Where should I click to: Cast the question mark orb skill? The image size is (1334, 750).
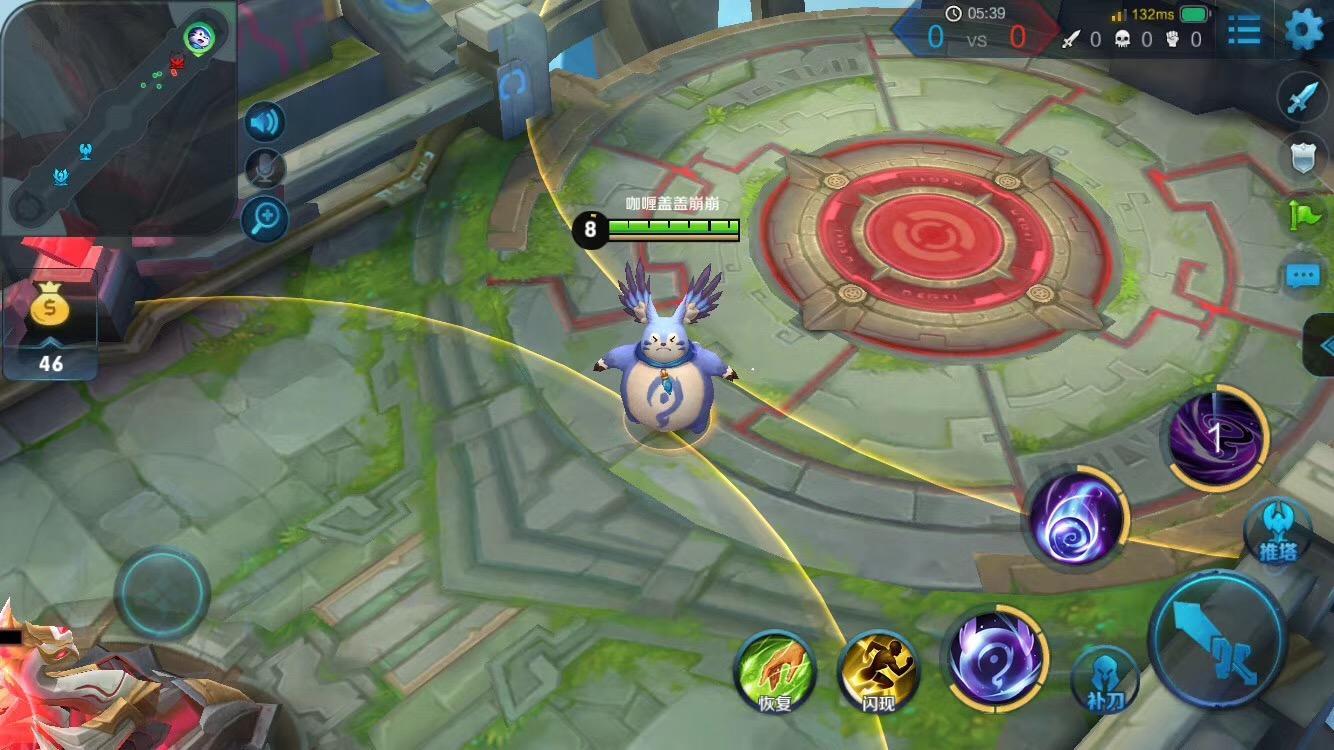pos(996,656)
